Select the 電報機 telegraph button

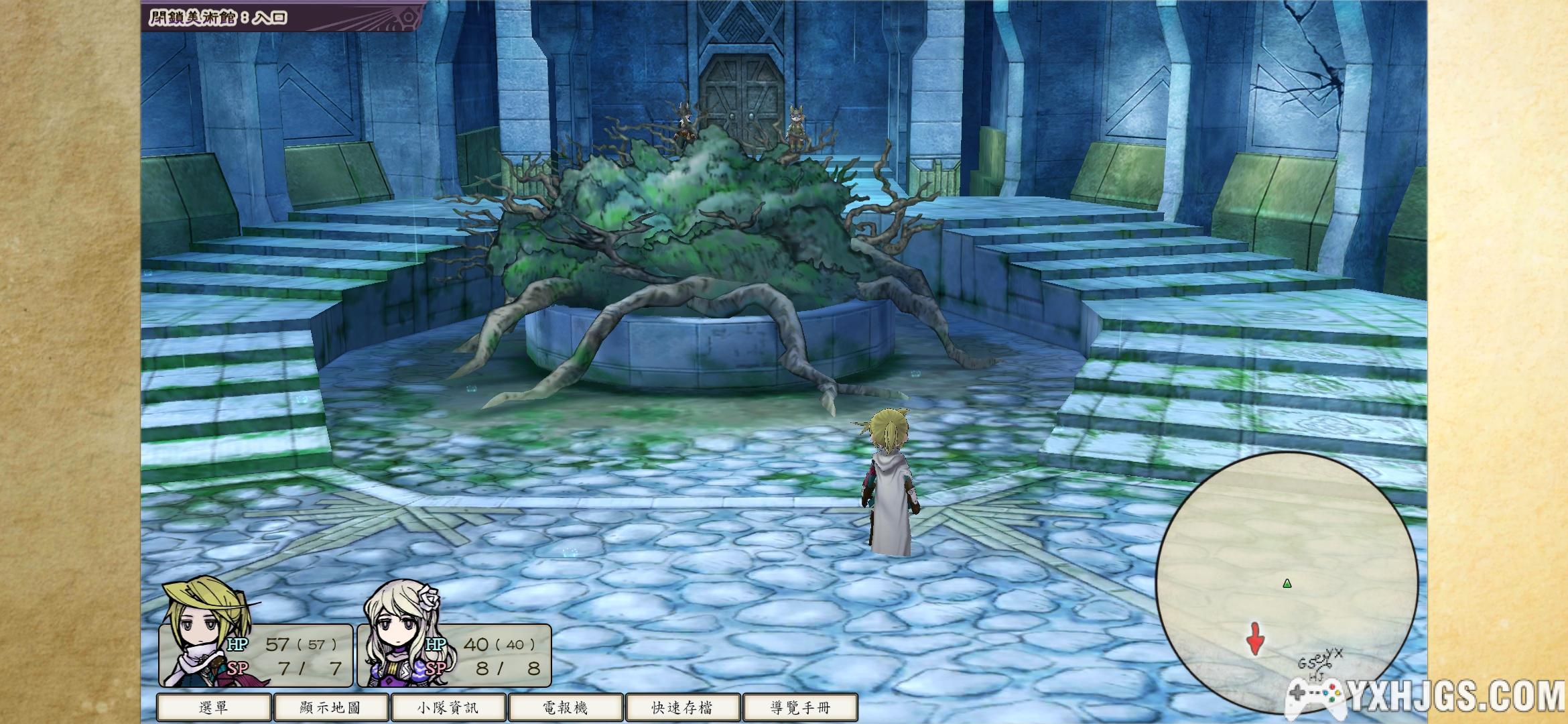(566, 708)
